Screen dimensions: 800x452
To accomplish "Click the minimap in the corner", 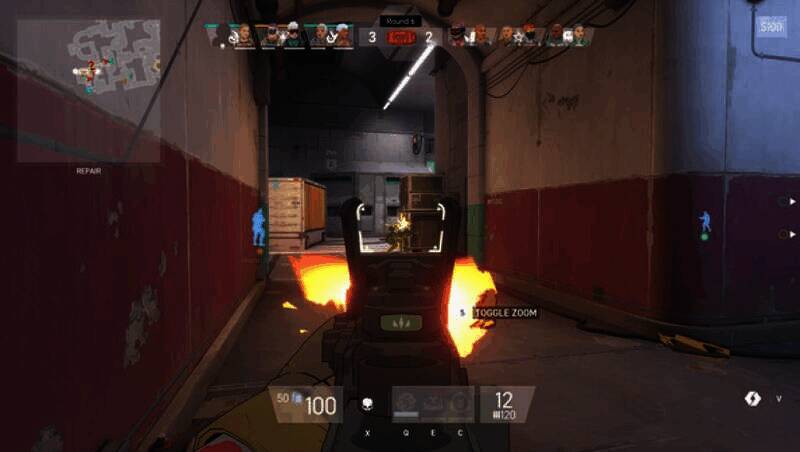I will tap(88, 90).
